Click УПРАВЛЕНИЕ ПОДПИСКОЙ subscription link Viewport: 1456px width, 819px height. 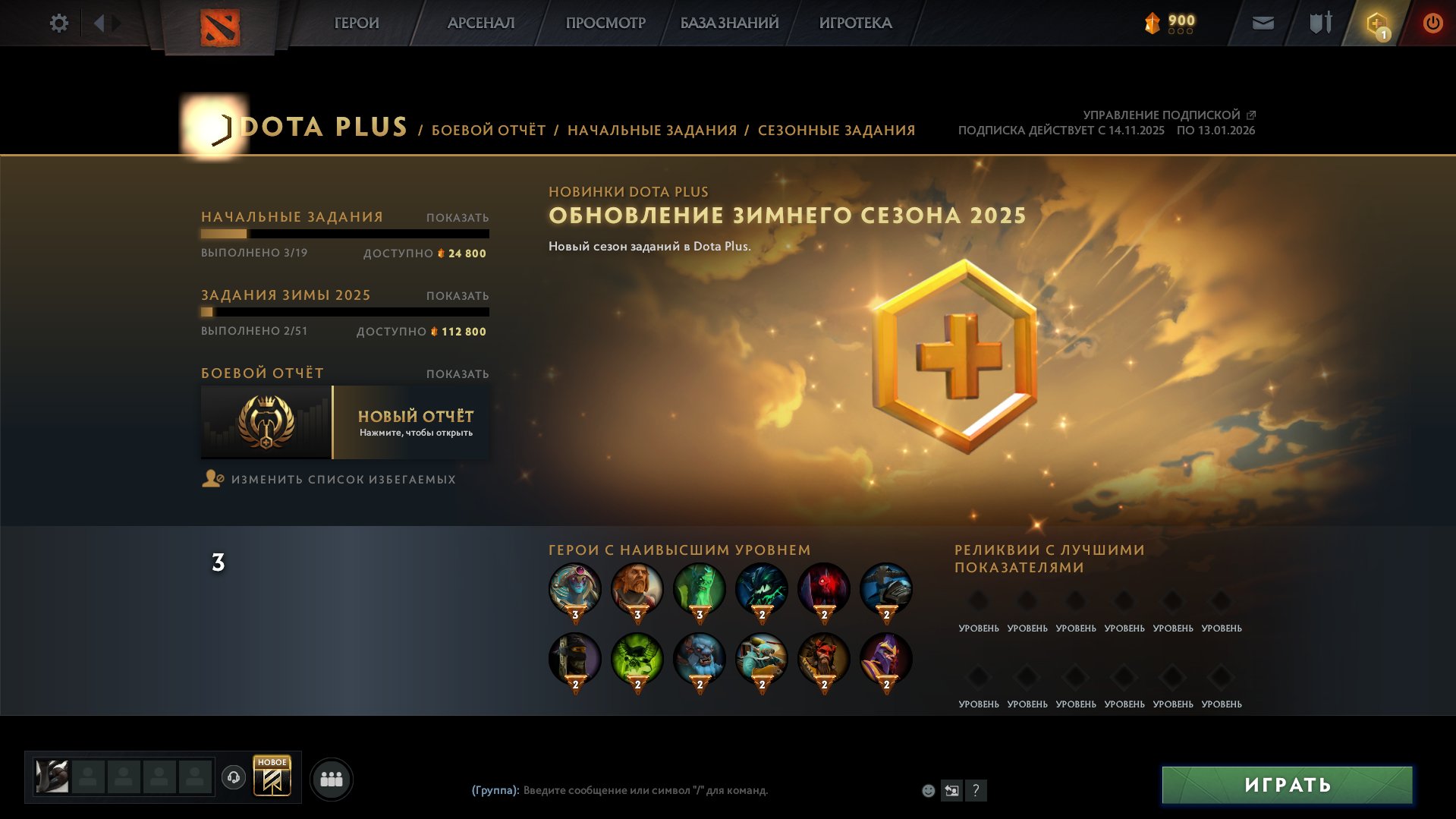click(x=1159, y=115)
